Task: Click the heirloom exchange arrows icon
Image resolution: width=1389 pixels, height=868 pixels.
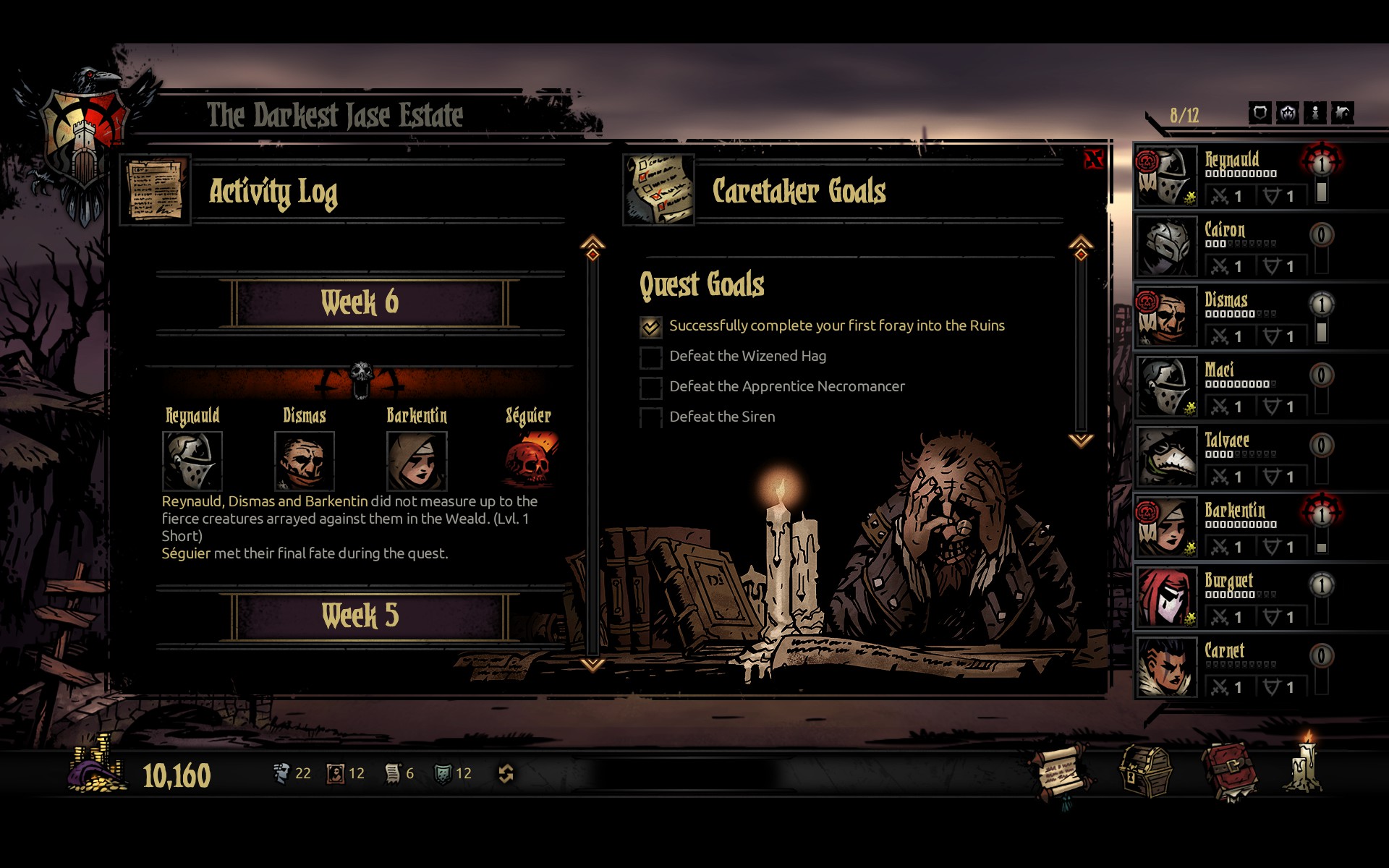Action: click(x=506, y=774)
